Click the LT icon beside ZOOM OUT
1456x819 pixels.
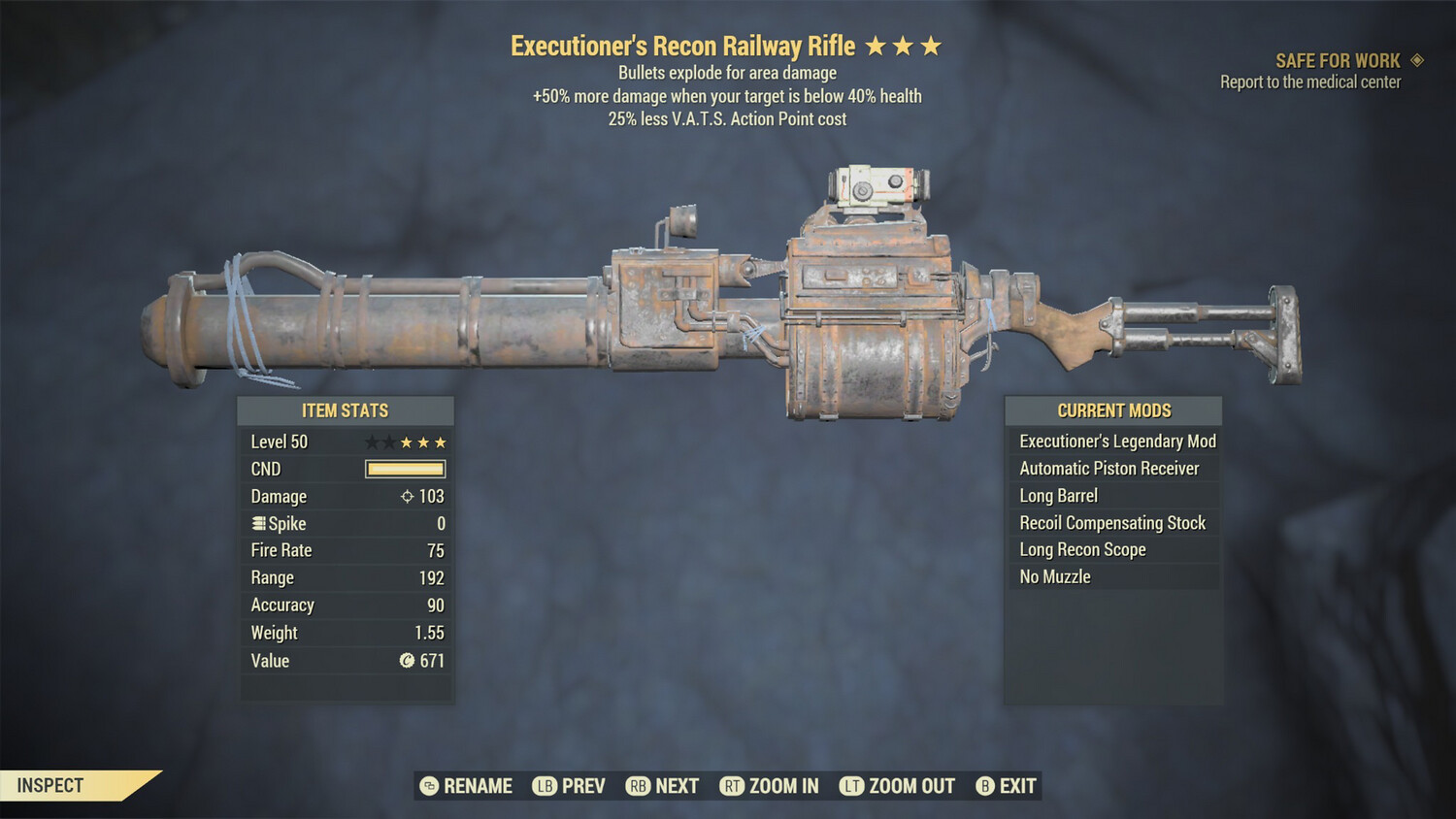click(x=850, y=786)
